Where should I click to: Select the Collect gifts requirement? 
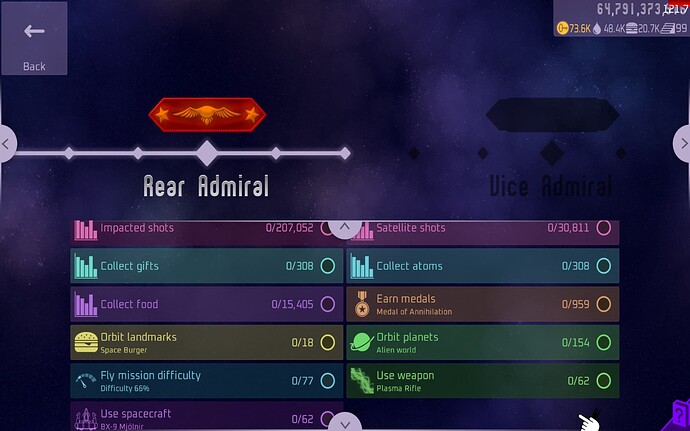tap(205, 266)
